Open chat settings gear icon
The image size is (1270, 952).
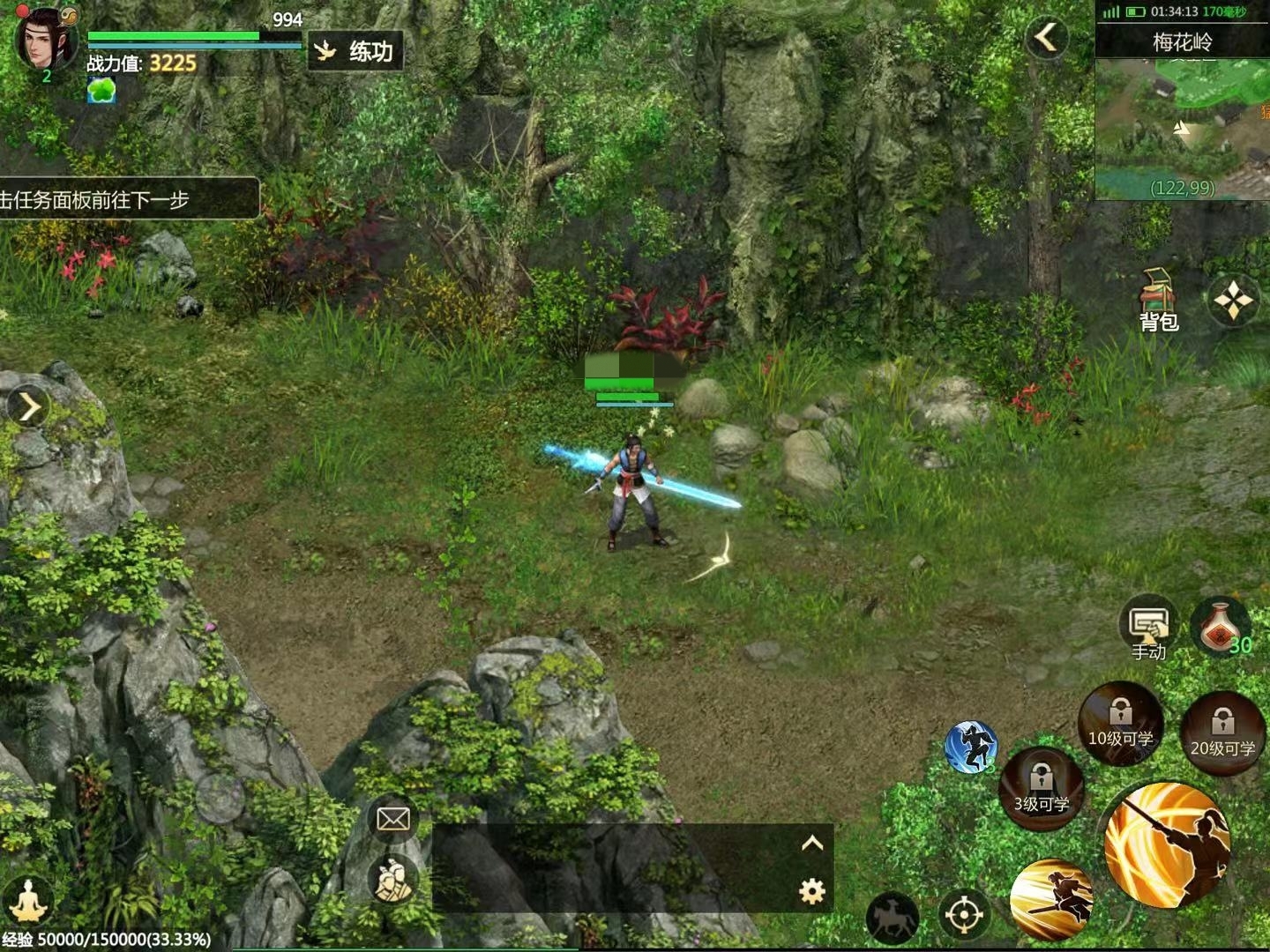pos(811,892)
